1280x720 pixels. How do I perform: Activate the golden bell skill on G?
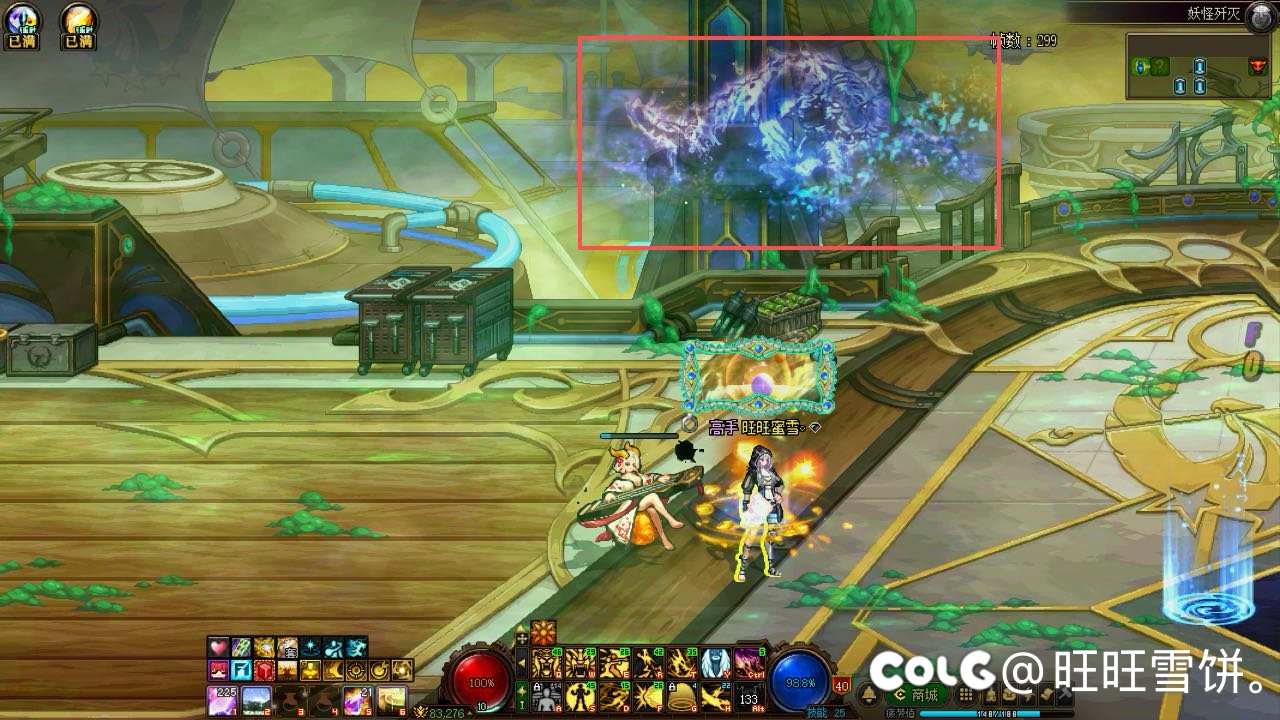coord(681,696)
